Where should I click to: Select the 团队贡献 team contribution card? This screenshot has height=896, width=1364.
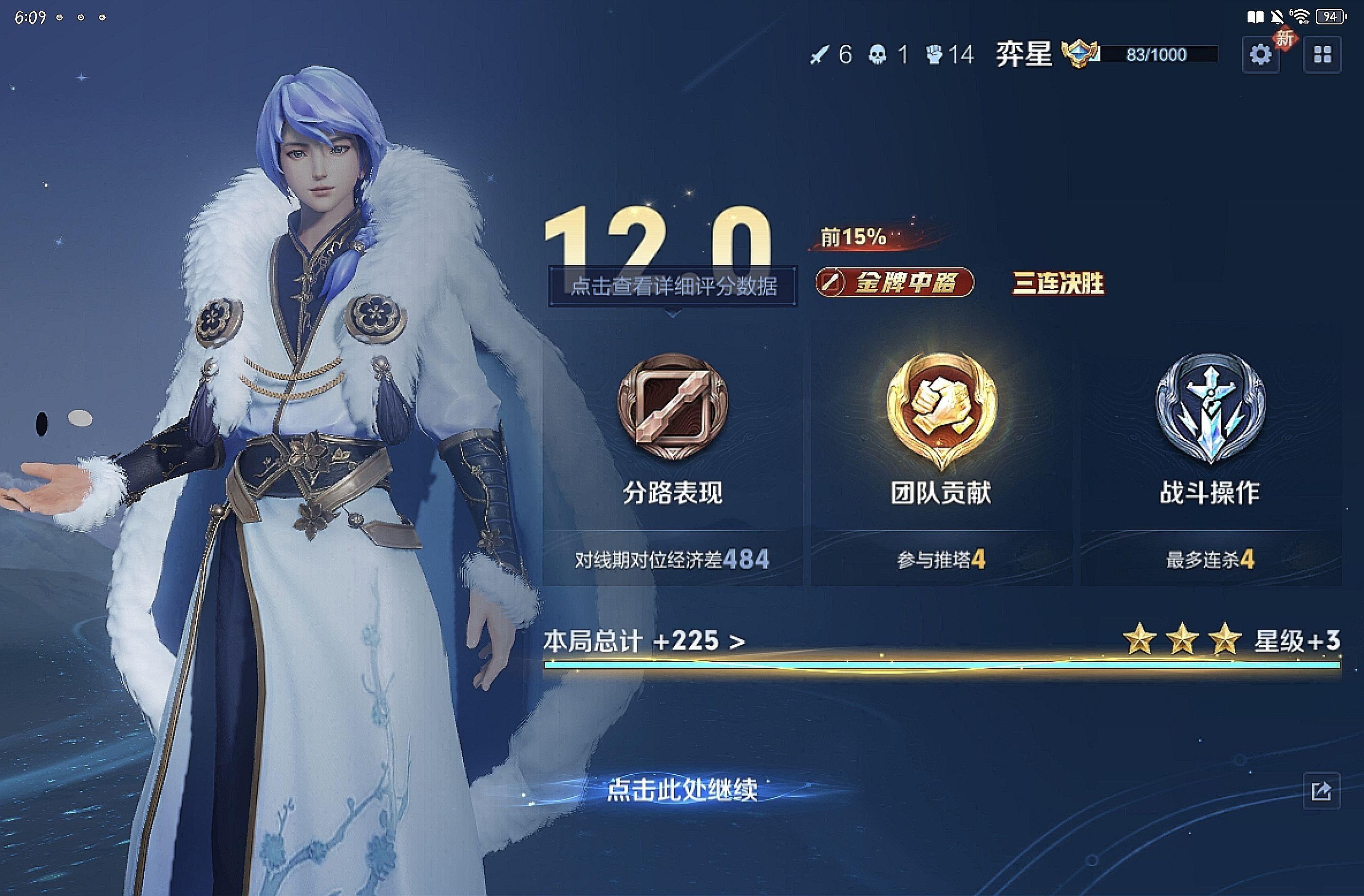941,458
